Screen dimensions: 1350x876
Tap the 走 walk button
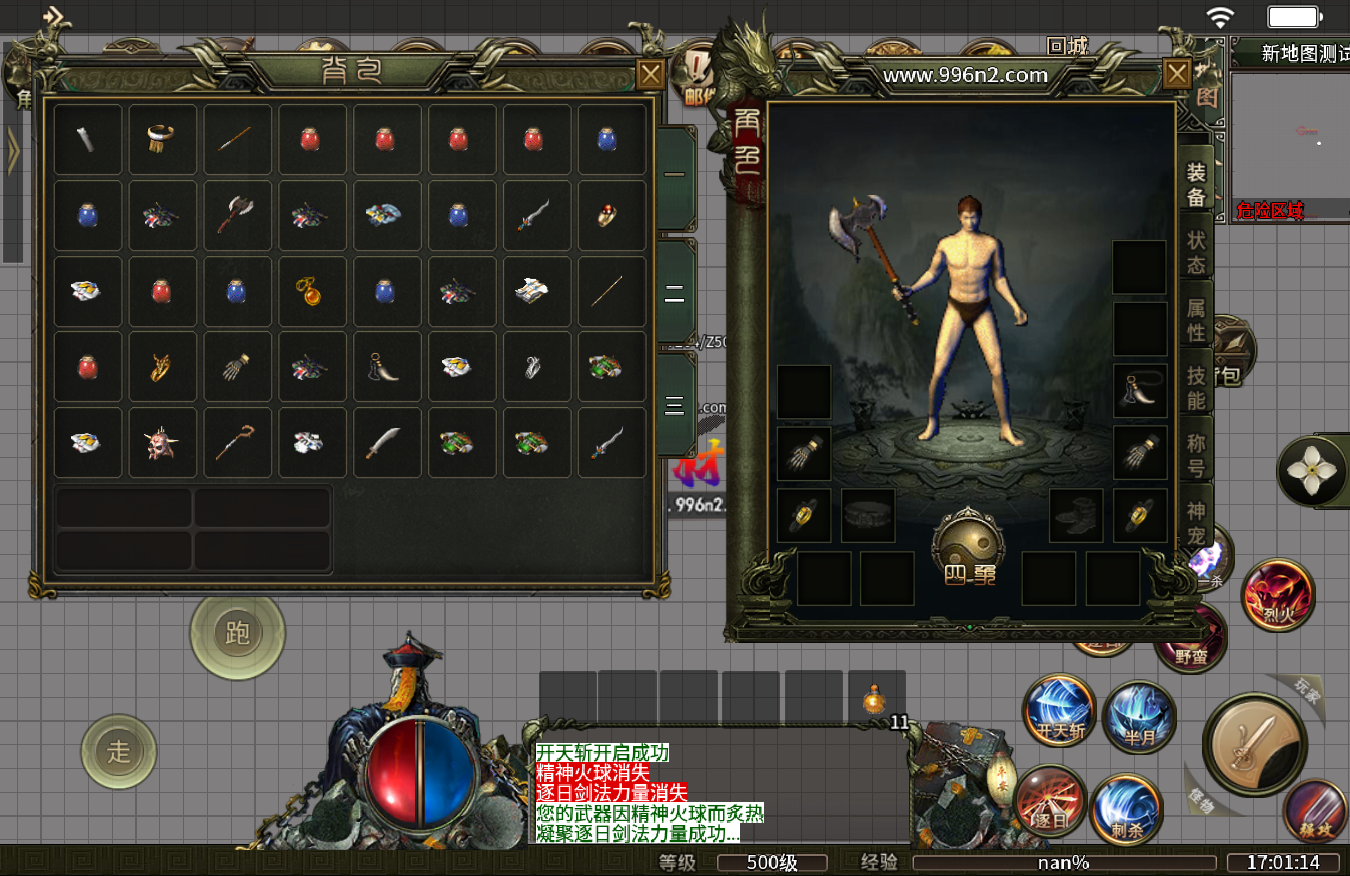119,751
